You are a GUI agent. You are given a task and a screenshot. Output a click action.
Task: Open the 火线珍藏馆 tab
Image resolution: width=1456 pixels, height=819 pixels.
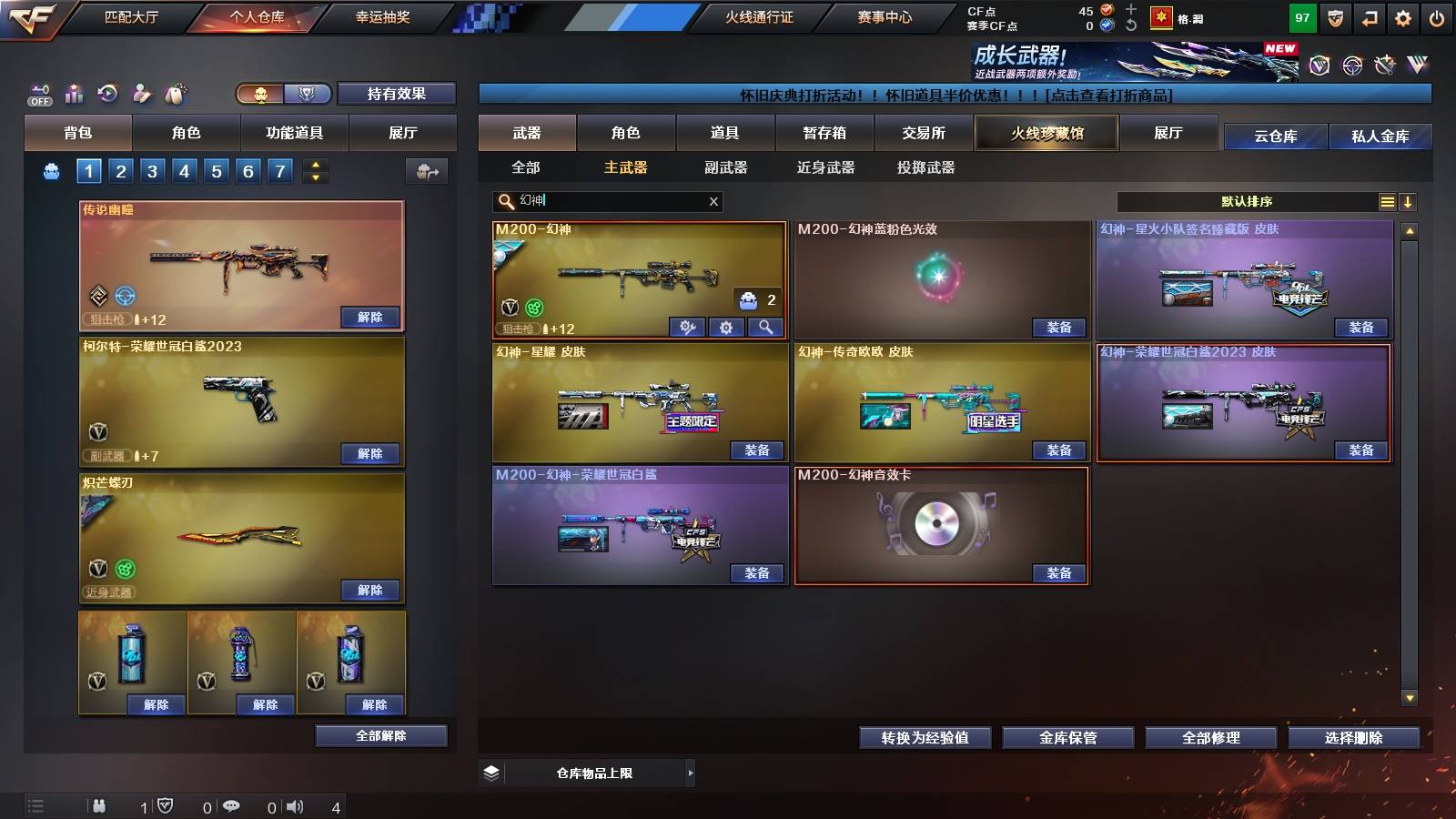[1046, 133]
